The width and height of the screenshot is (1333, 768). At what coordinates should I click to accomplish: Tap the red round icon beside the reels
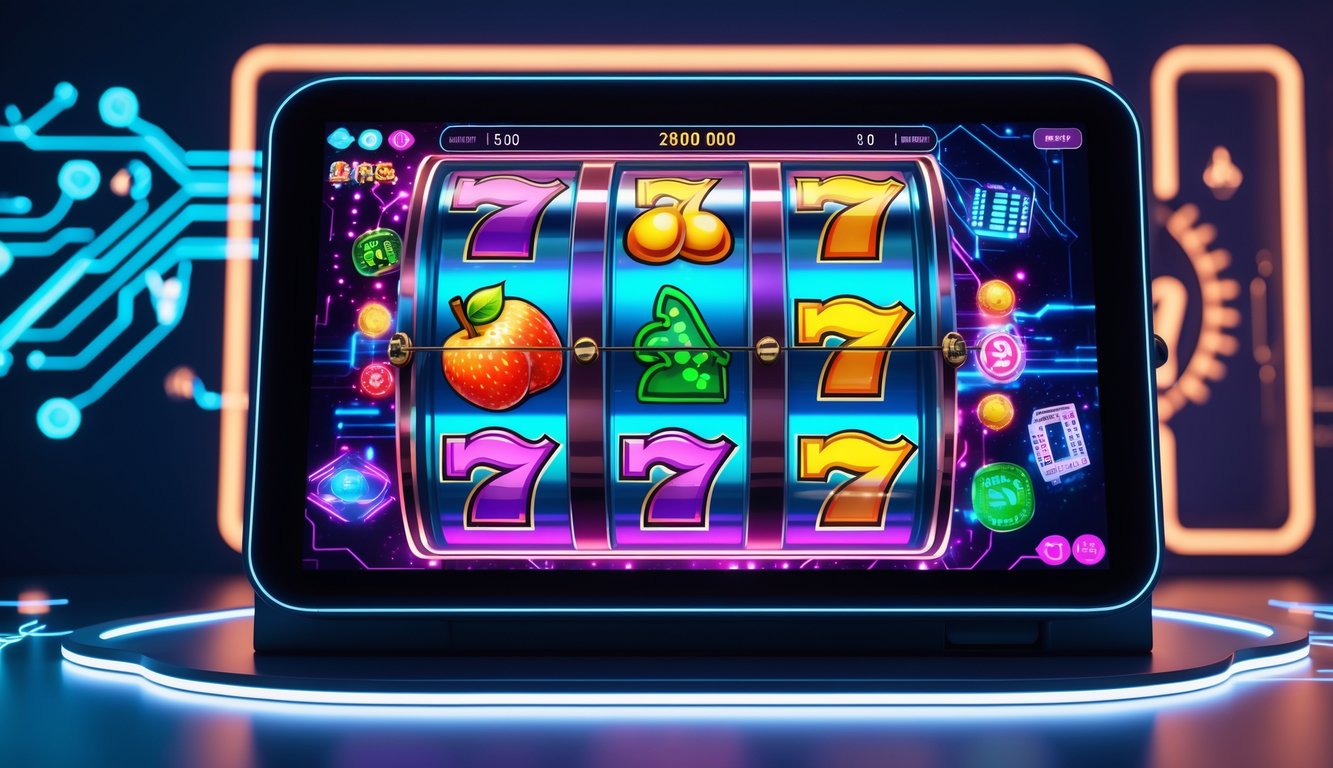(x=377, y=379)
